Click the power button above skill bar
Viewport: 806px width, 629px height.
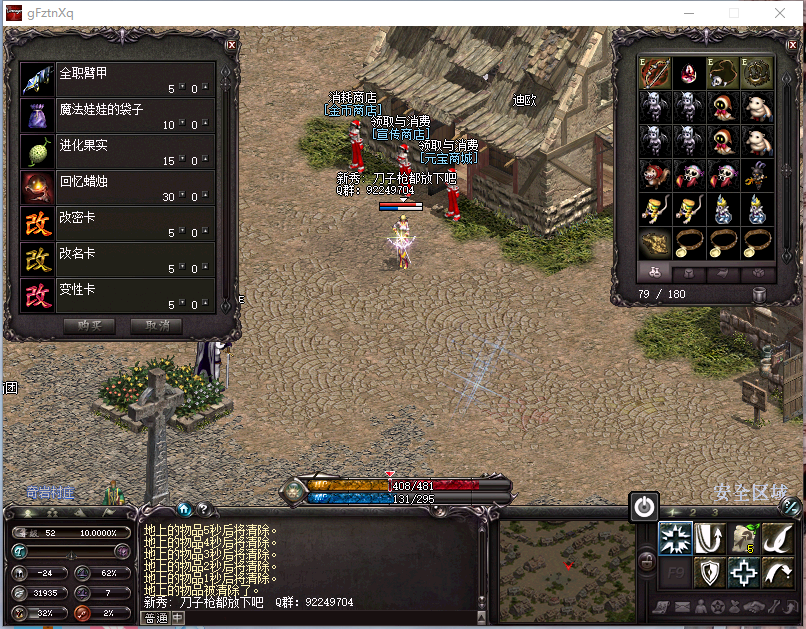645,506
